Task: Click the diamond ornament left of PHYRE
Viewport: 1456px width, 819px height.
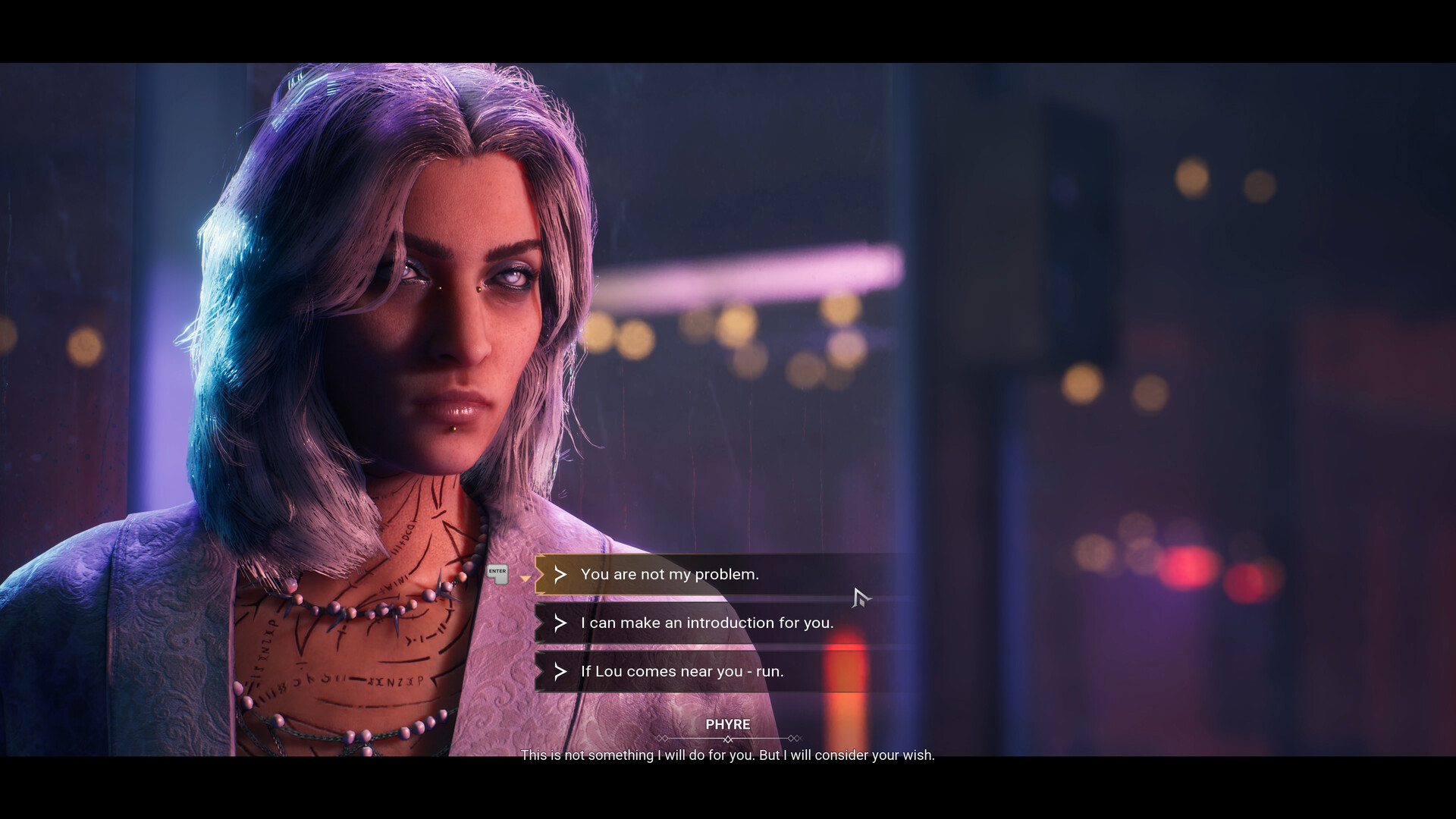Action: click(x=662, y=738)
